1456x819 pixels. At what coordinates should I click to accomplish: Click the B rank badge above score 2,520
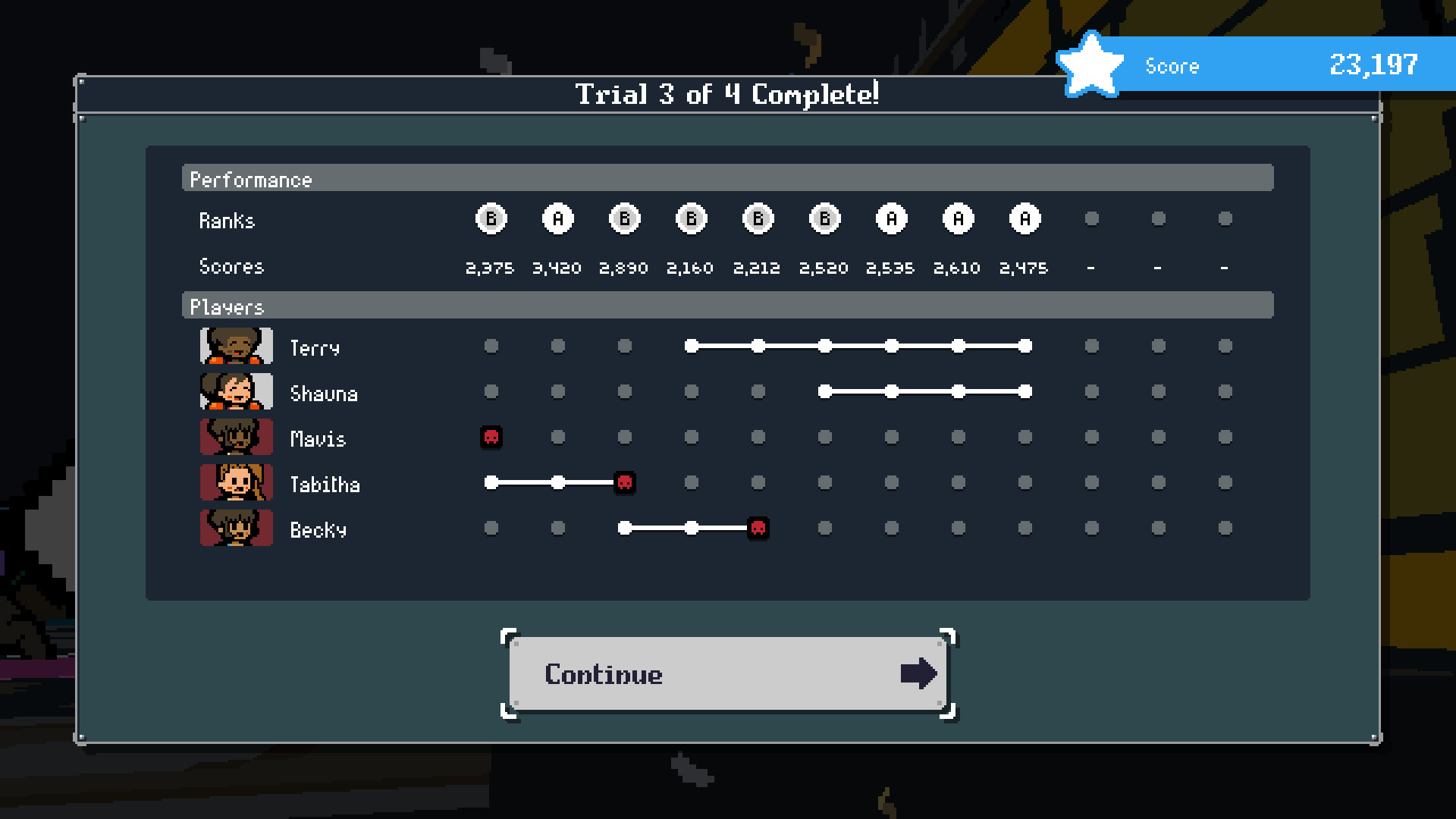pyautogui.click(x=824, y=218)
